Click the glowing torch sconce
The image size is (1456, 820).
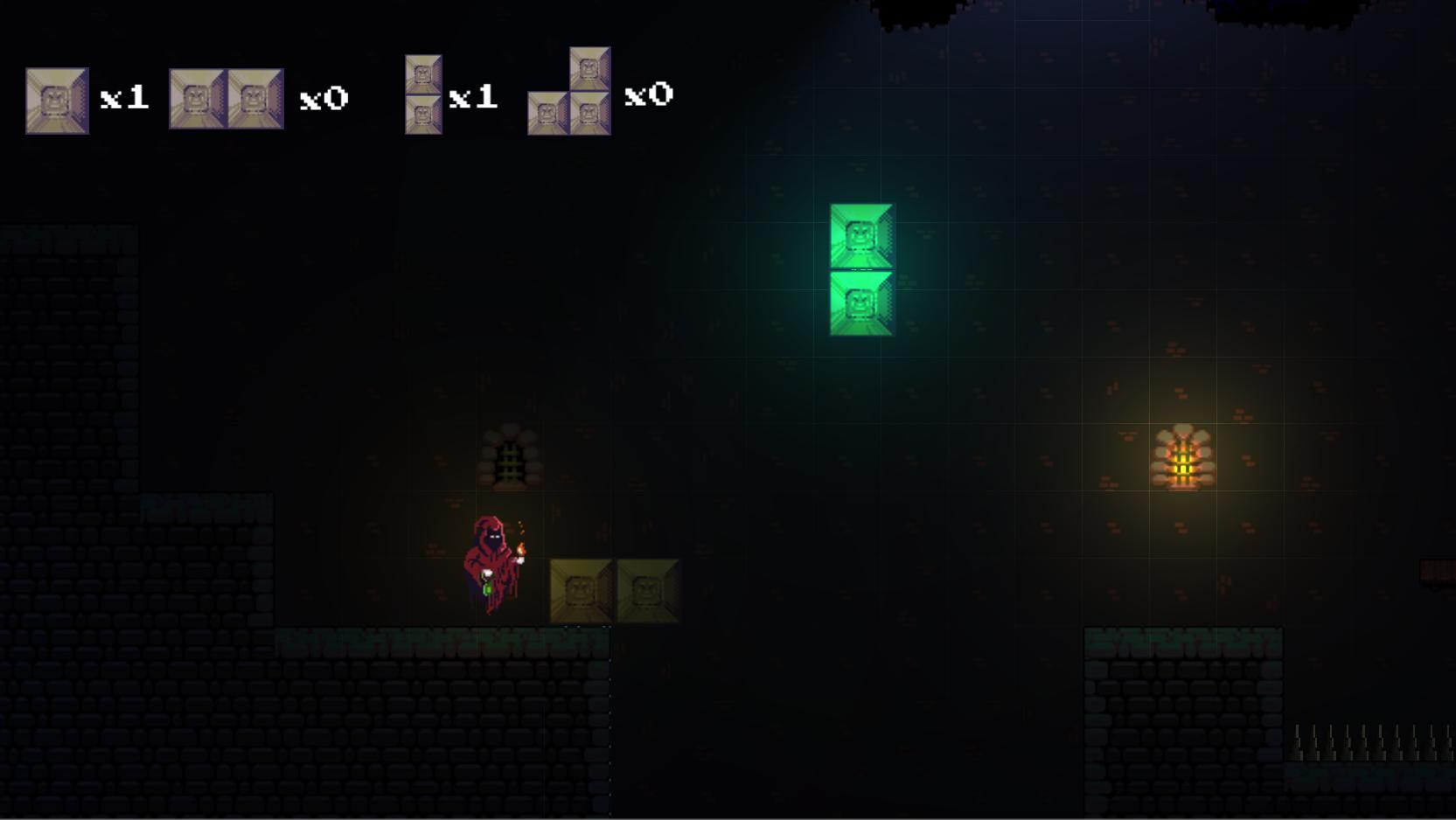point(1182,455)
